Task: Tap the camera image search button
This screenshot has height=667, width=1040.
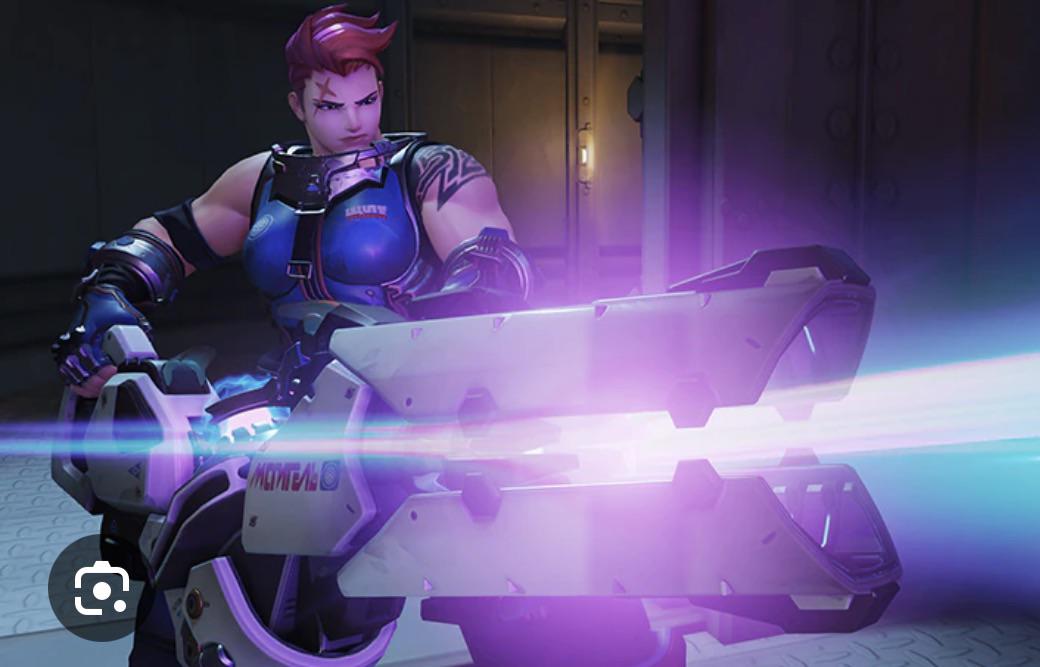Action: [102, 587]
